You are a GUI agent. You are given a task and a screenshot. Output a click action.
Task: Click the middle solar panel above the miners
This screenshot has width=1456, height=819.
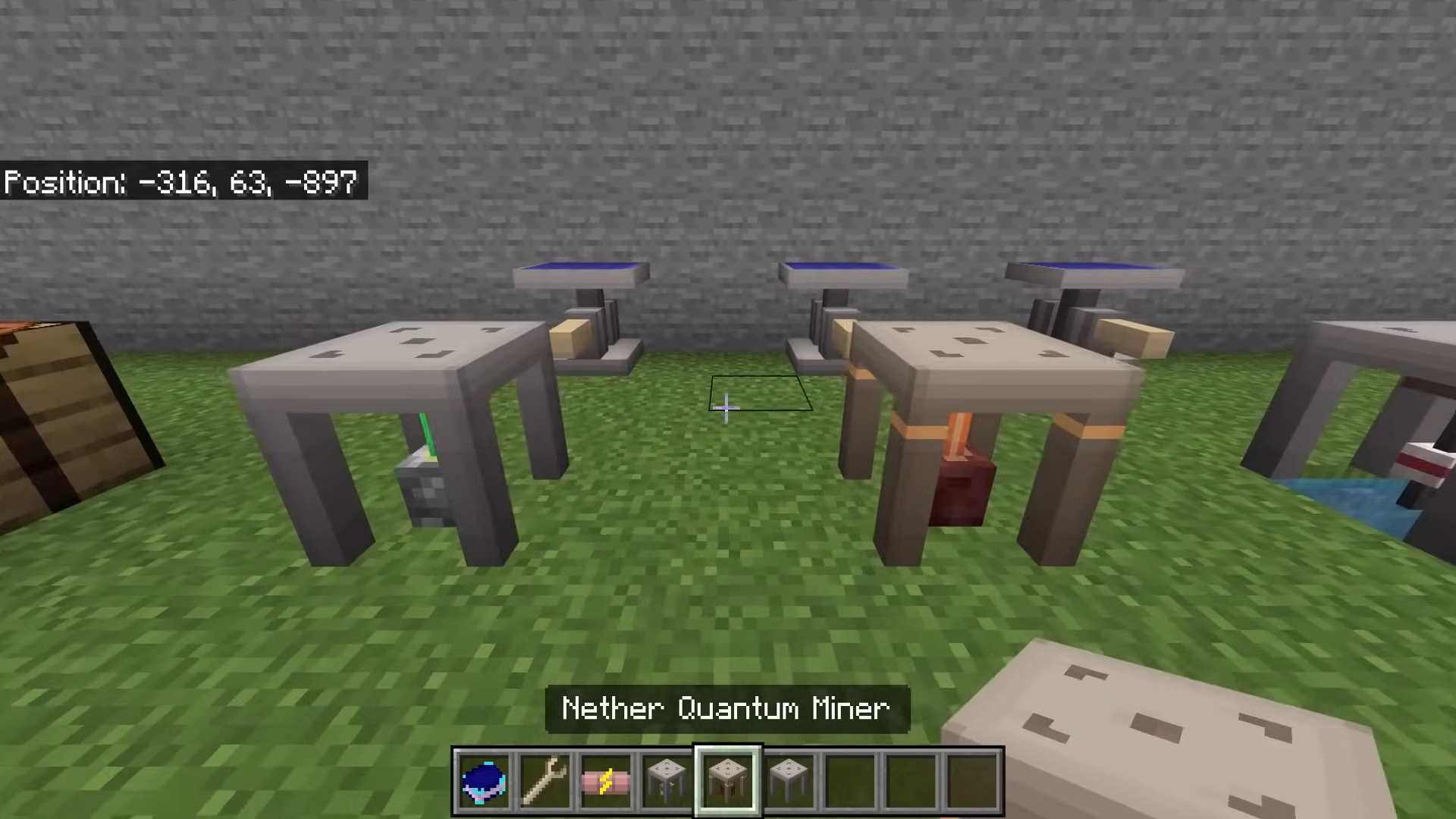(842, 273)
